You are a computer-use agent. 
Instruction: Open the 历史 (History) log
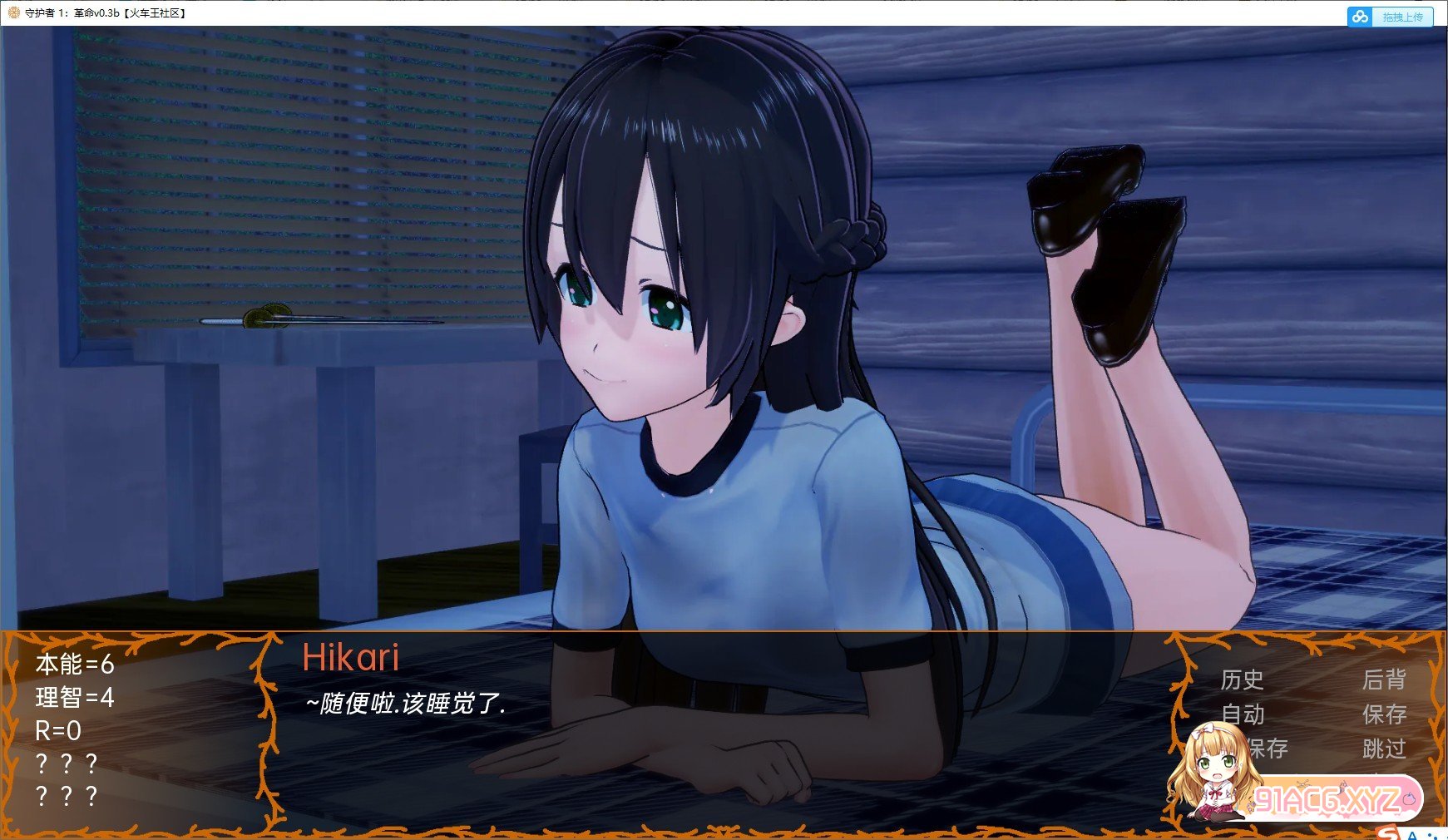[1242, 680]
